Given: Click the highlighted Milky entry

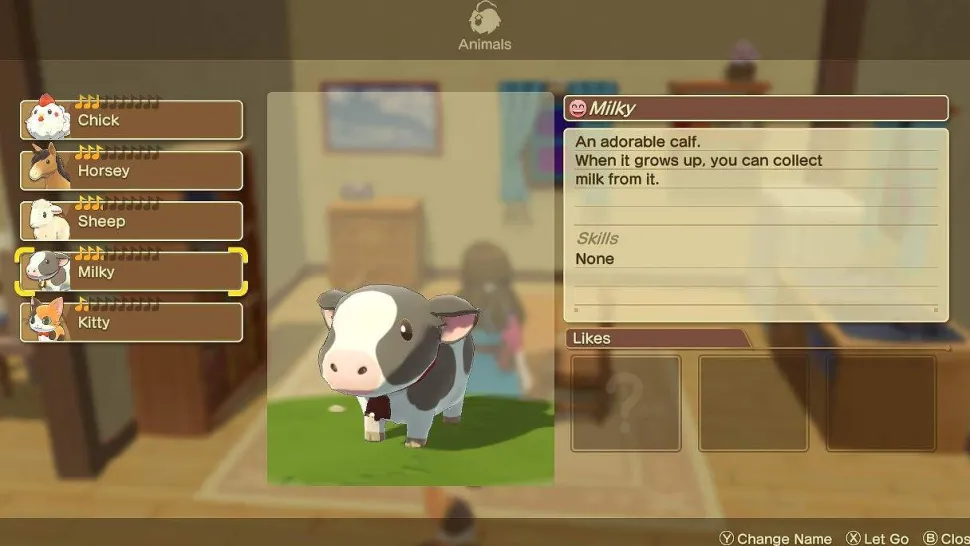Looking at the screenshot, I should pyautogui.click(x=132, y=272).
